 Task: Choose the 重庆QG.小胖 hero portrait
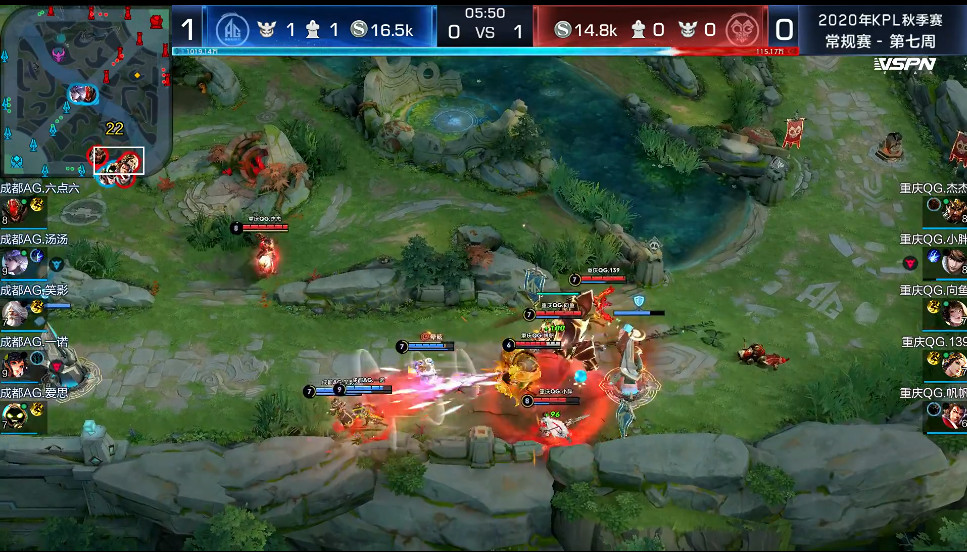click(x=954, y=262)
